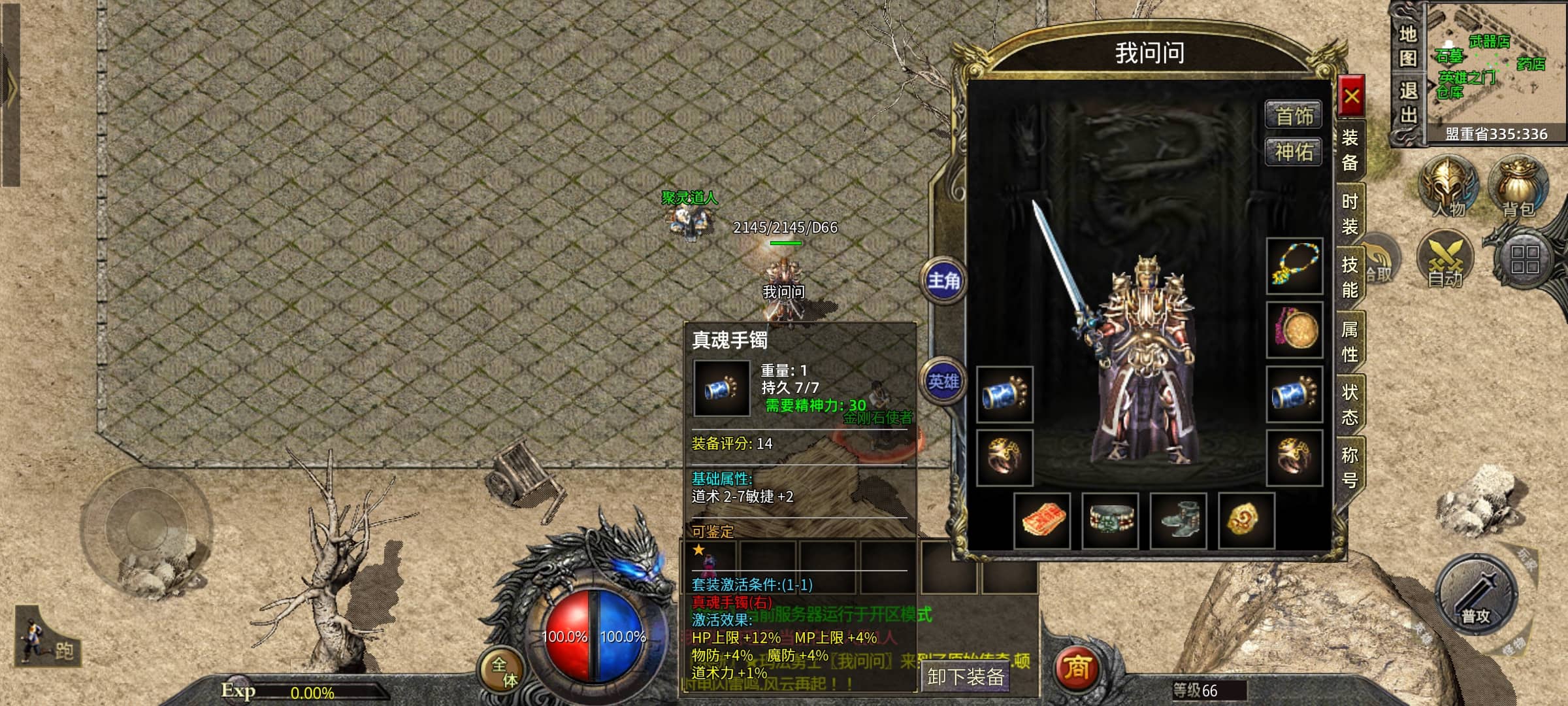Open the 地图 map button
The image size is (1568, 706).
tap(1408, 46)
